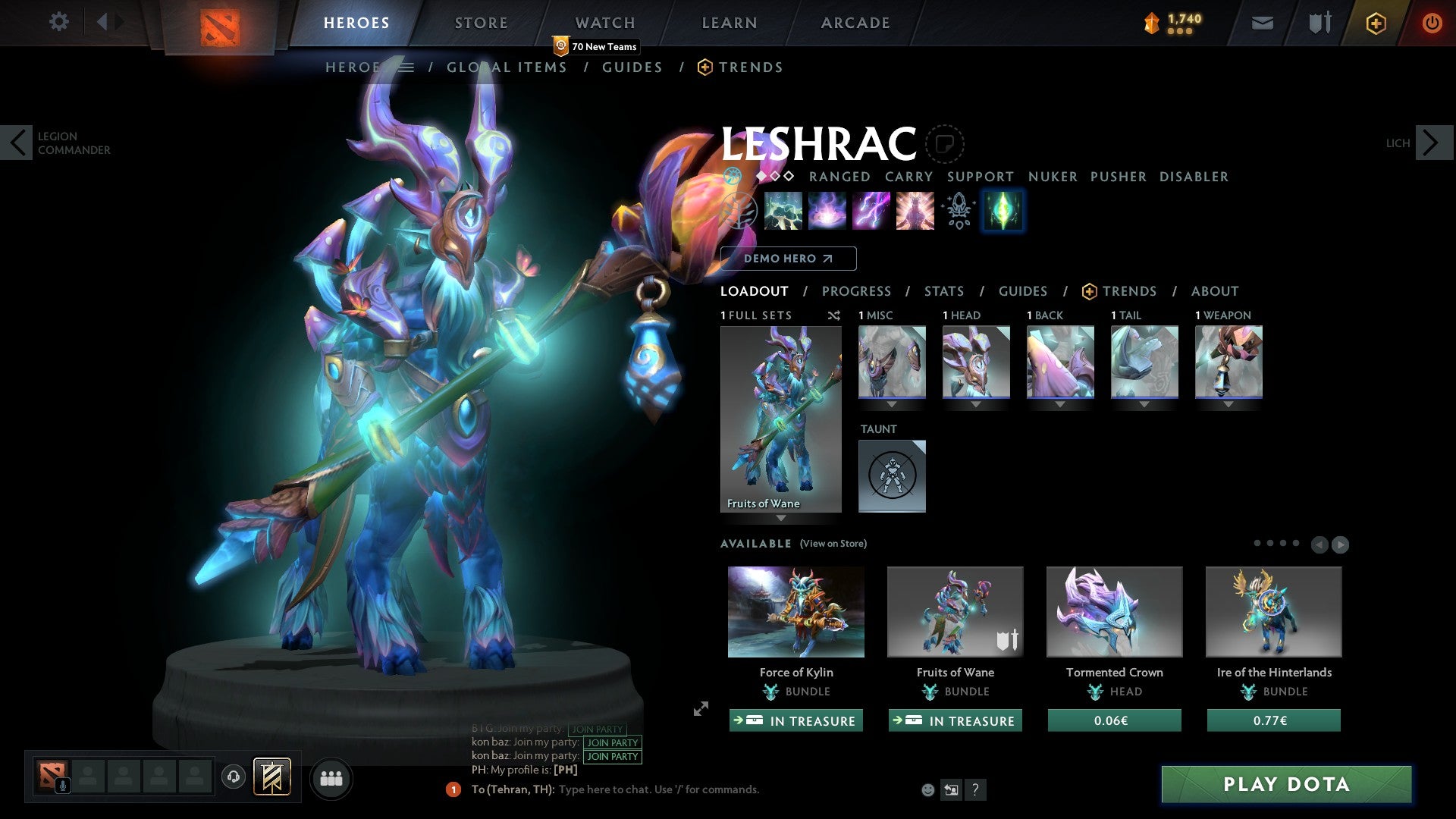Click the DEMO HERO button
This screenshot has width=1456, height=819.
pos(786,259)
